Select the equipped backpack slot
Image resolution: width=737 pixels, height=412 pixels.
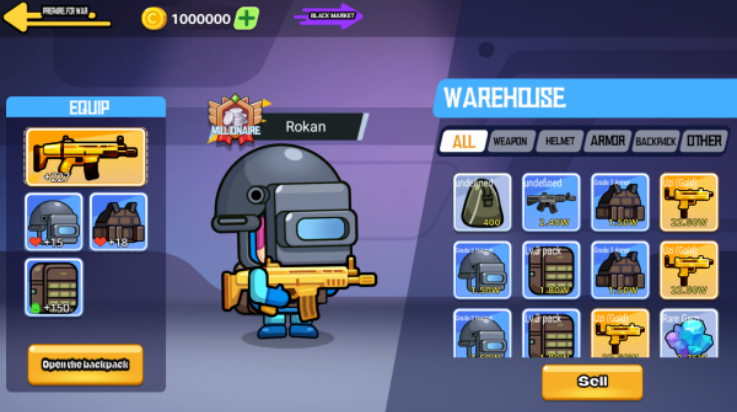click(x=54, y=287)
